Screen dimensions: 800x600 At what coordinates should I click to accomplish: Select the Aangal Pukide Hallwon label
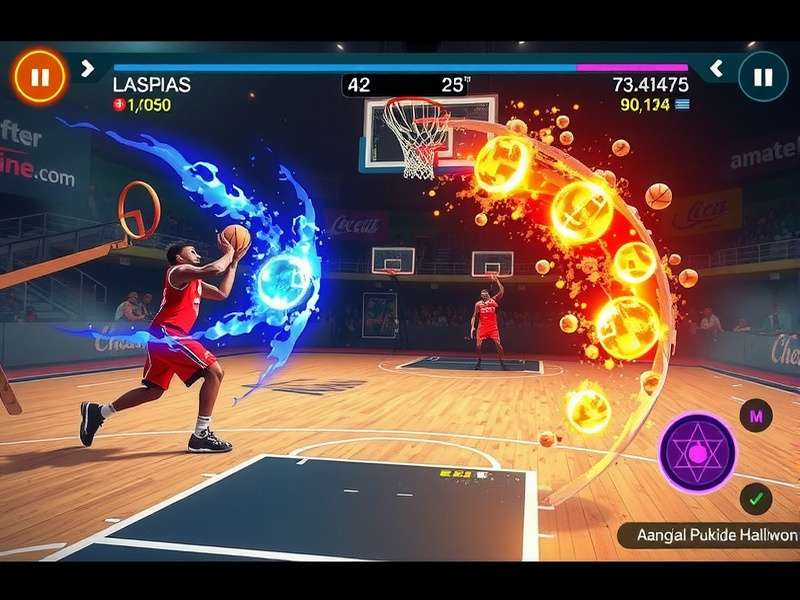pos(709,536)
